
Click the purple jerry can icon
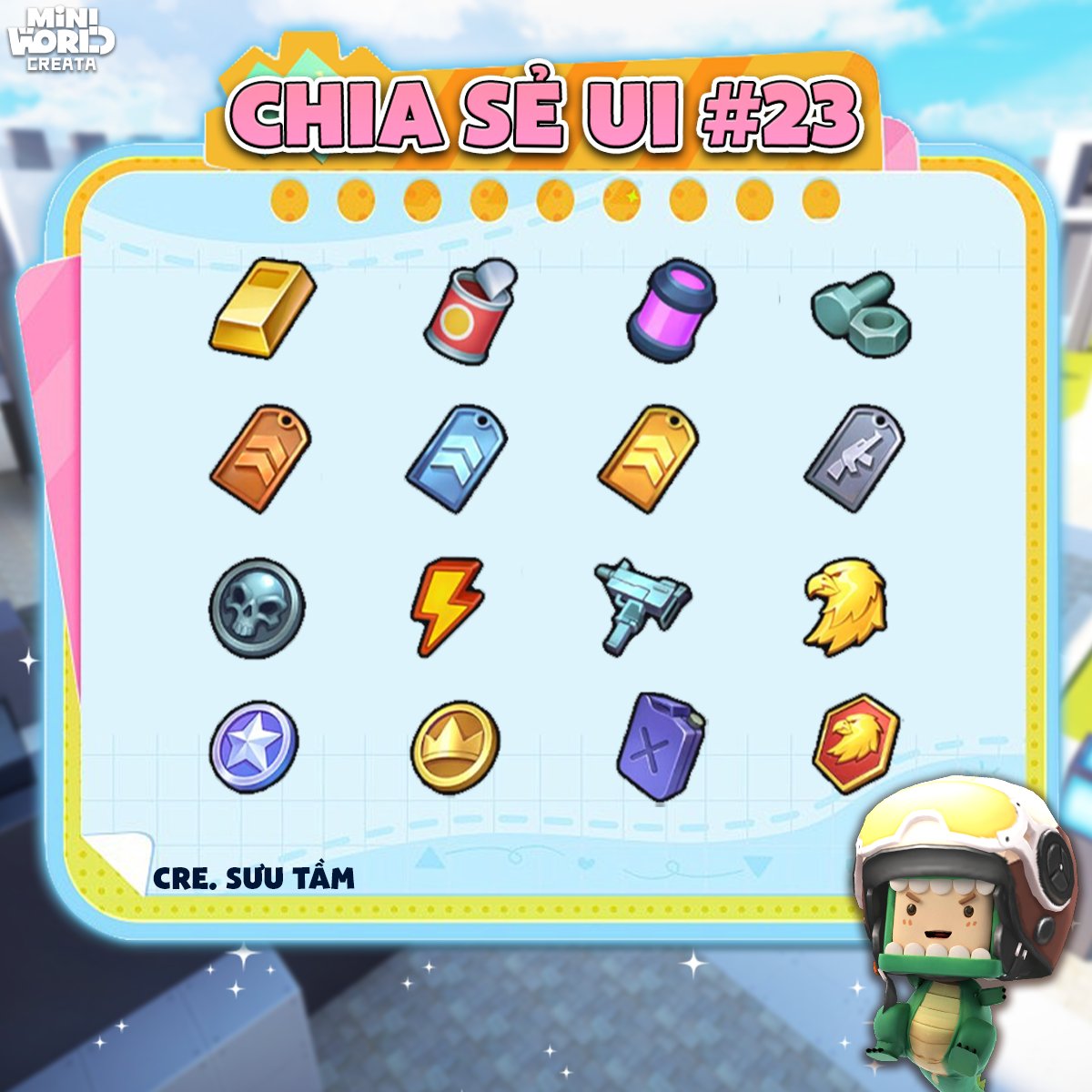661,746
